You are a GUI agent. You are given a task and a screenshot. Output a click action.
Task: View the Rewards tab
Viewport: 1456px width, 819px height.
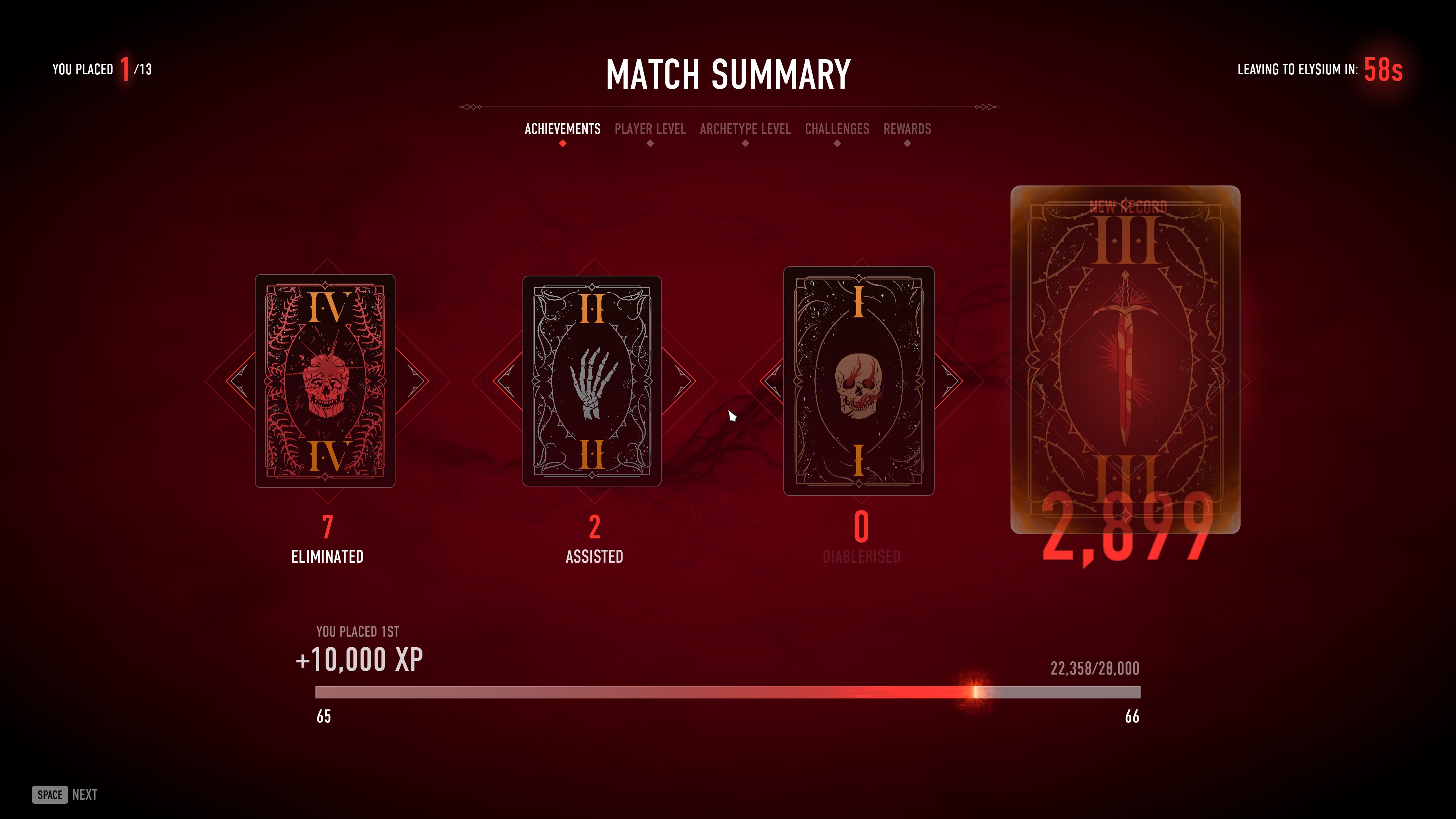[x=907, y=129]
